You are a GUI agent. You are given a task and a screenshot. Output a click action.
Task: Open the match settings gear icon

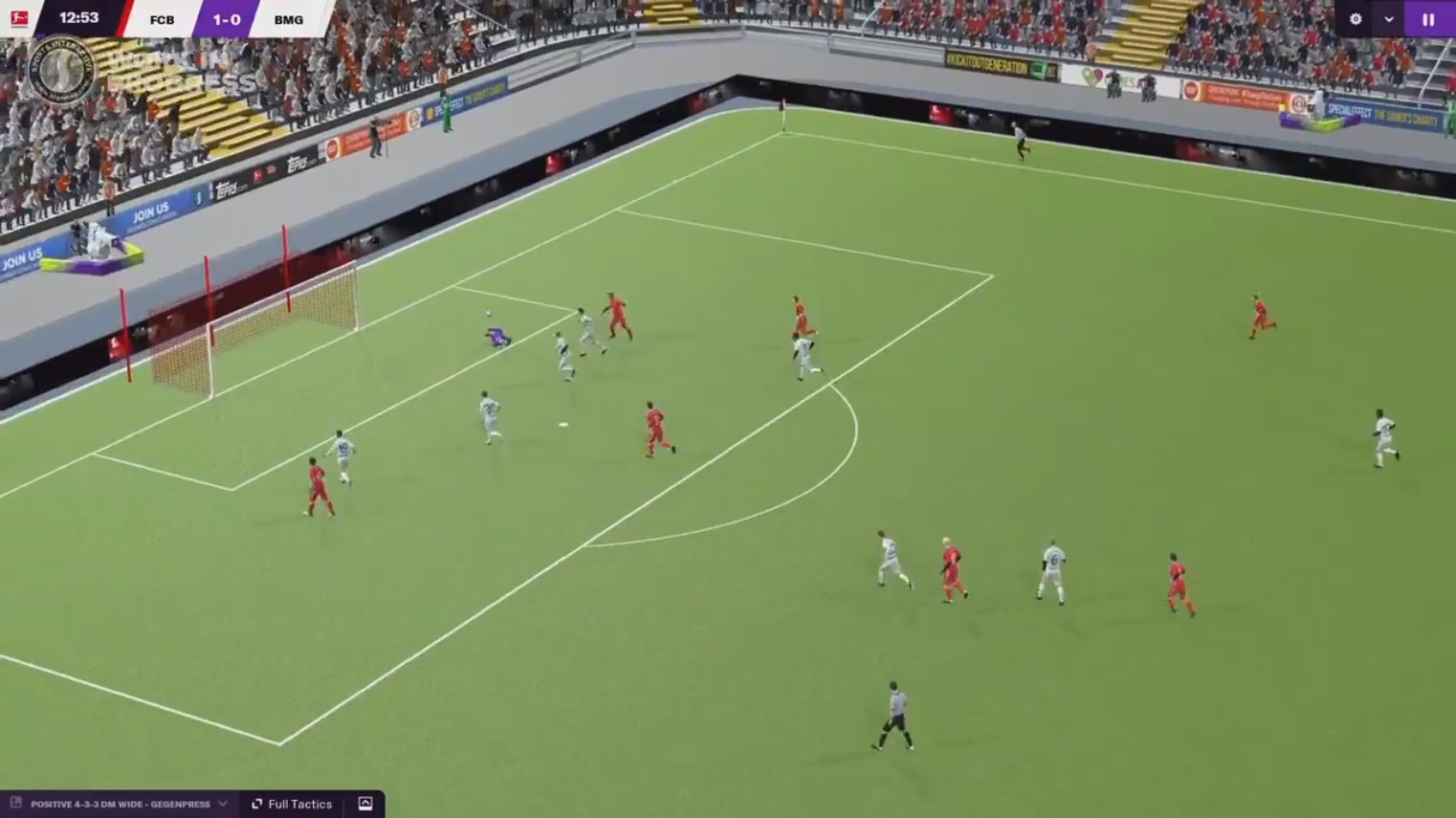(x=1357, y=17)
